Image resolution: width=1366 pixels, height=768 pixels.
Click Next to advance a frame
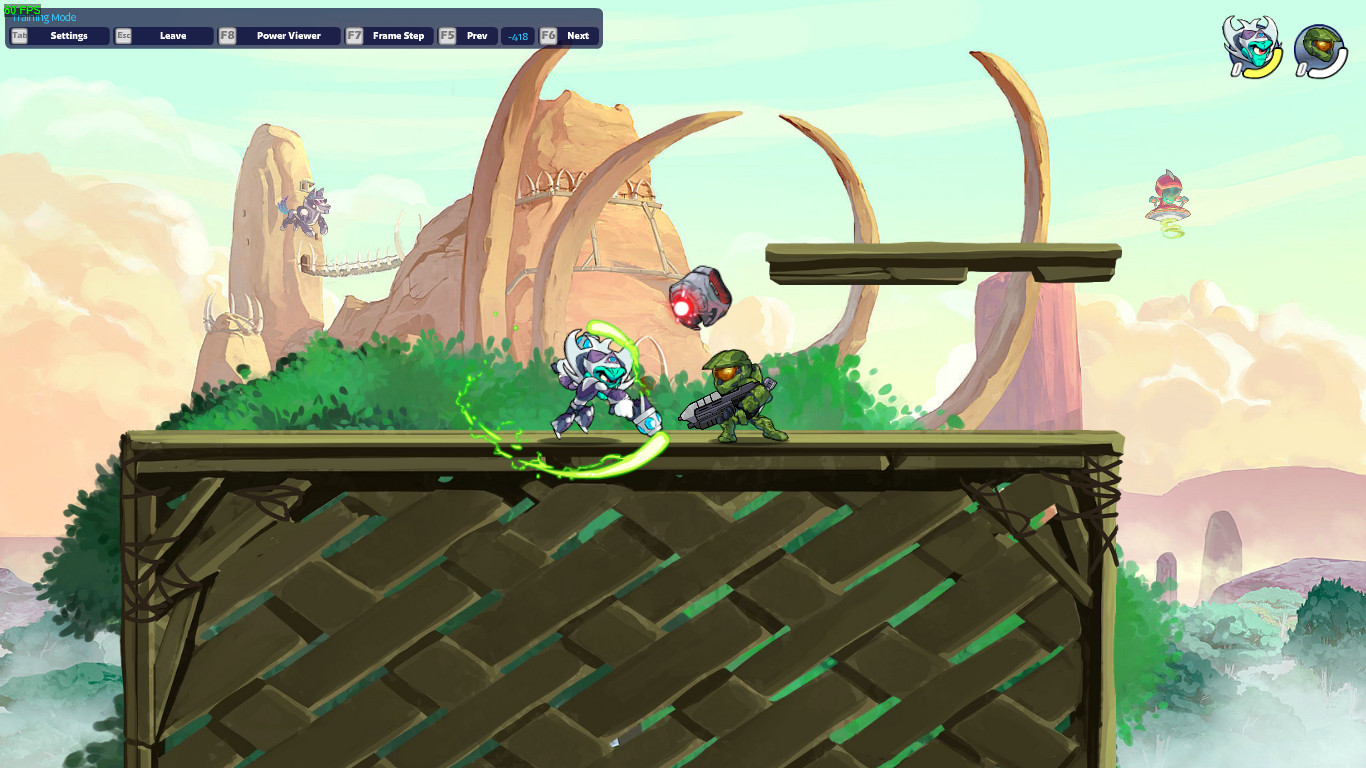click(x=578, y=35)
